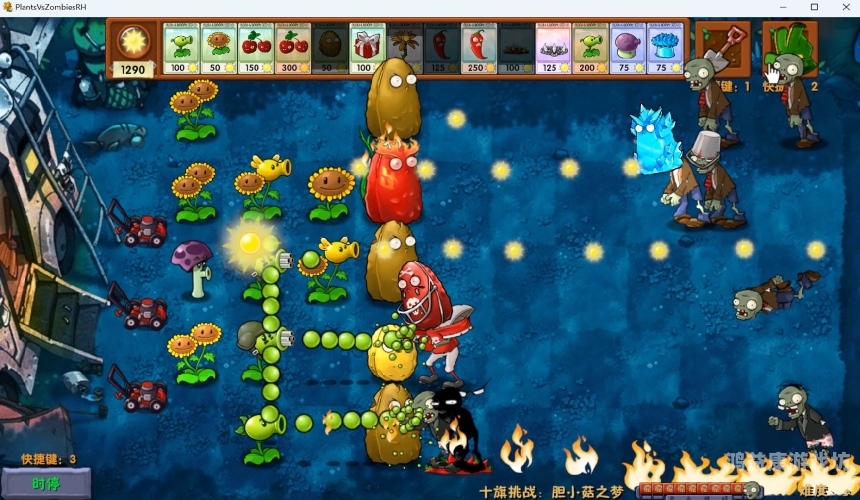The image size is (860, 500).
Task: Select the purple mushroom seed card
Action: pos(627,49)
